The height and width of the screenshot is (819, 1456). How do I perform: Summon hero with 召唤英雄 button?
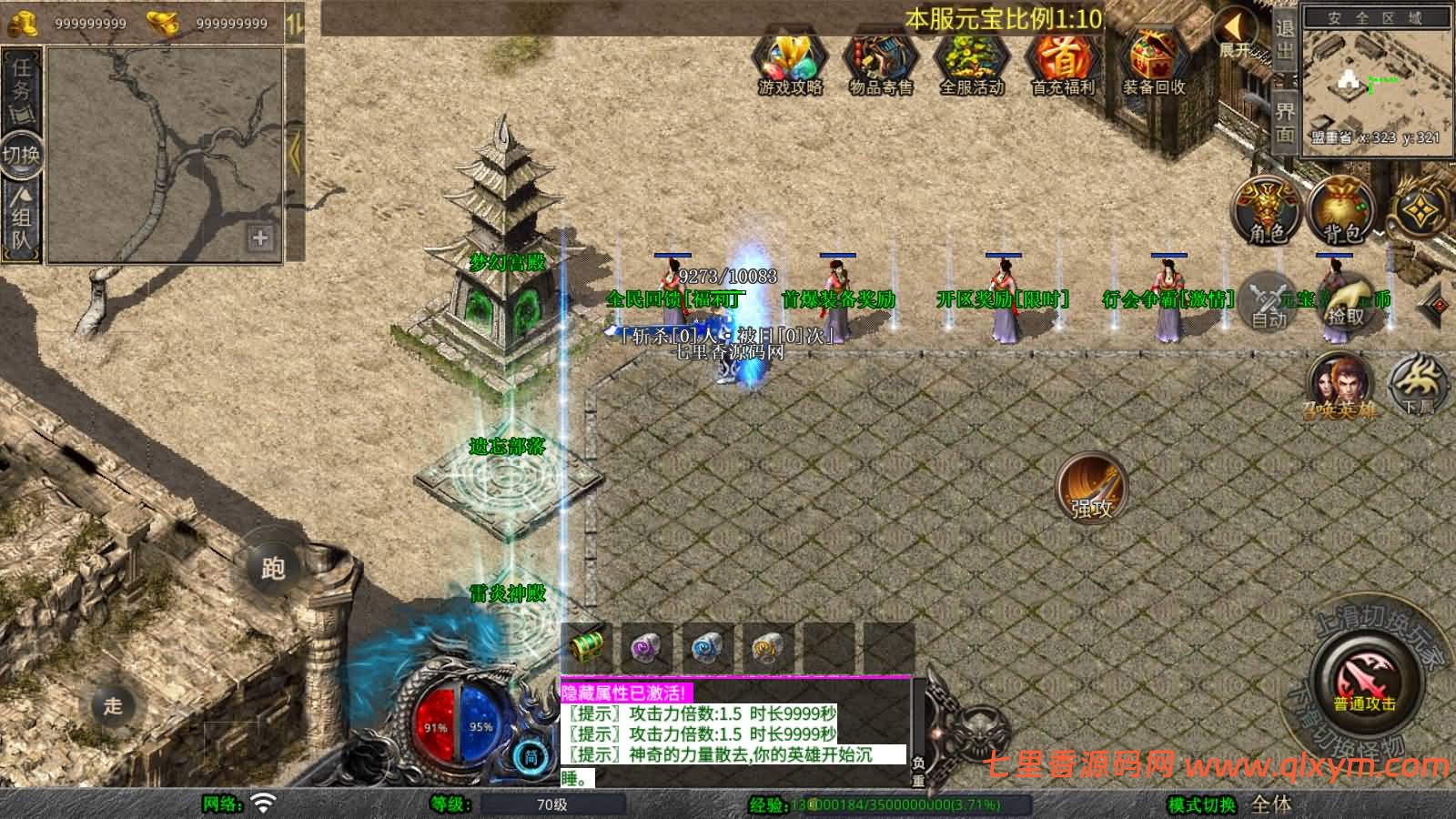(1339, 386)
